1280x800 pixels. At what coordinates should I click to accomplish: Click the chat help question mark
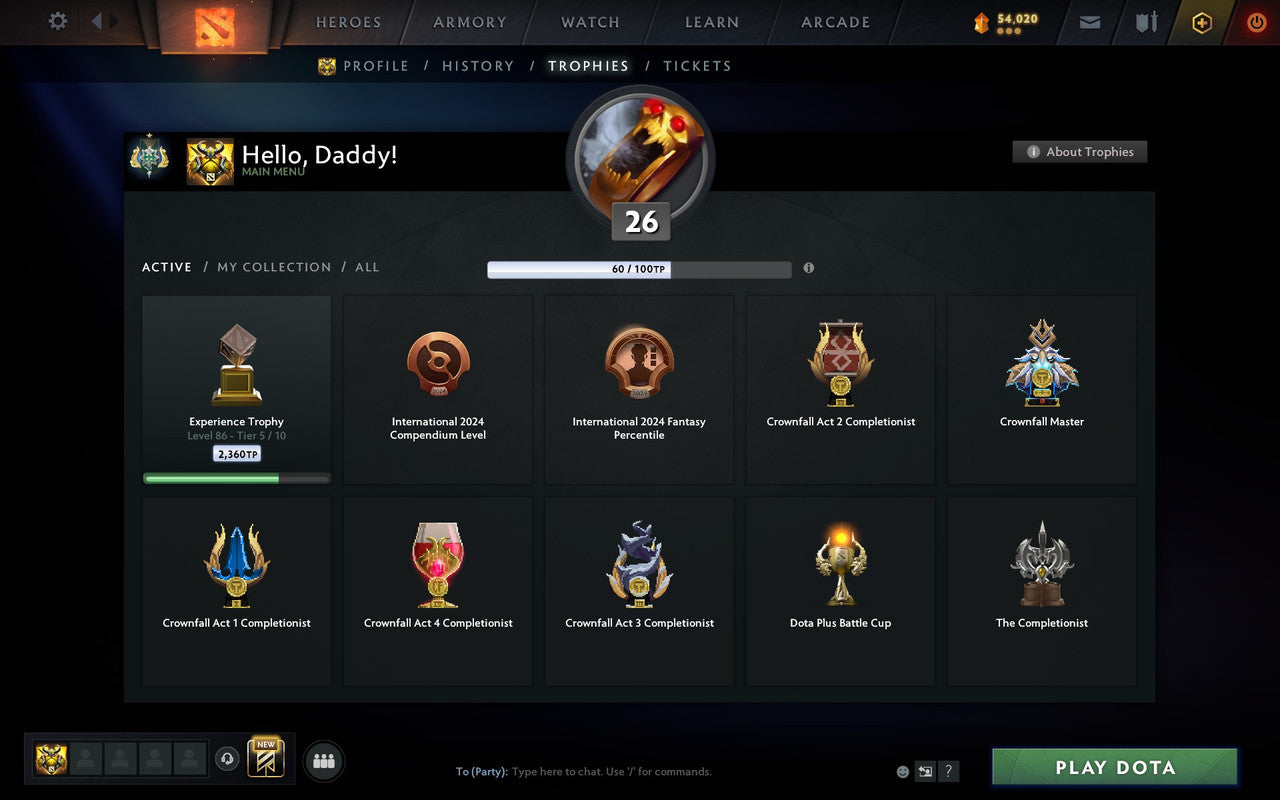[948, 771]
